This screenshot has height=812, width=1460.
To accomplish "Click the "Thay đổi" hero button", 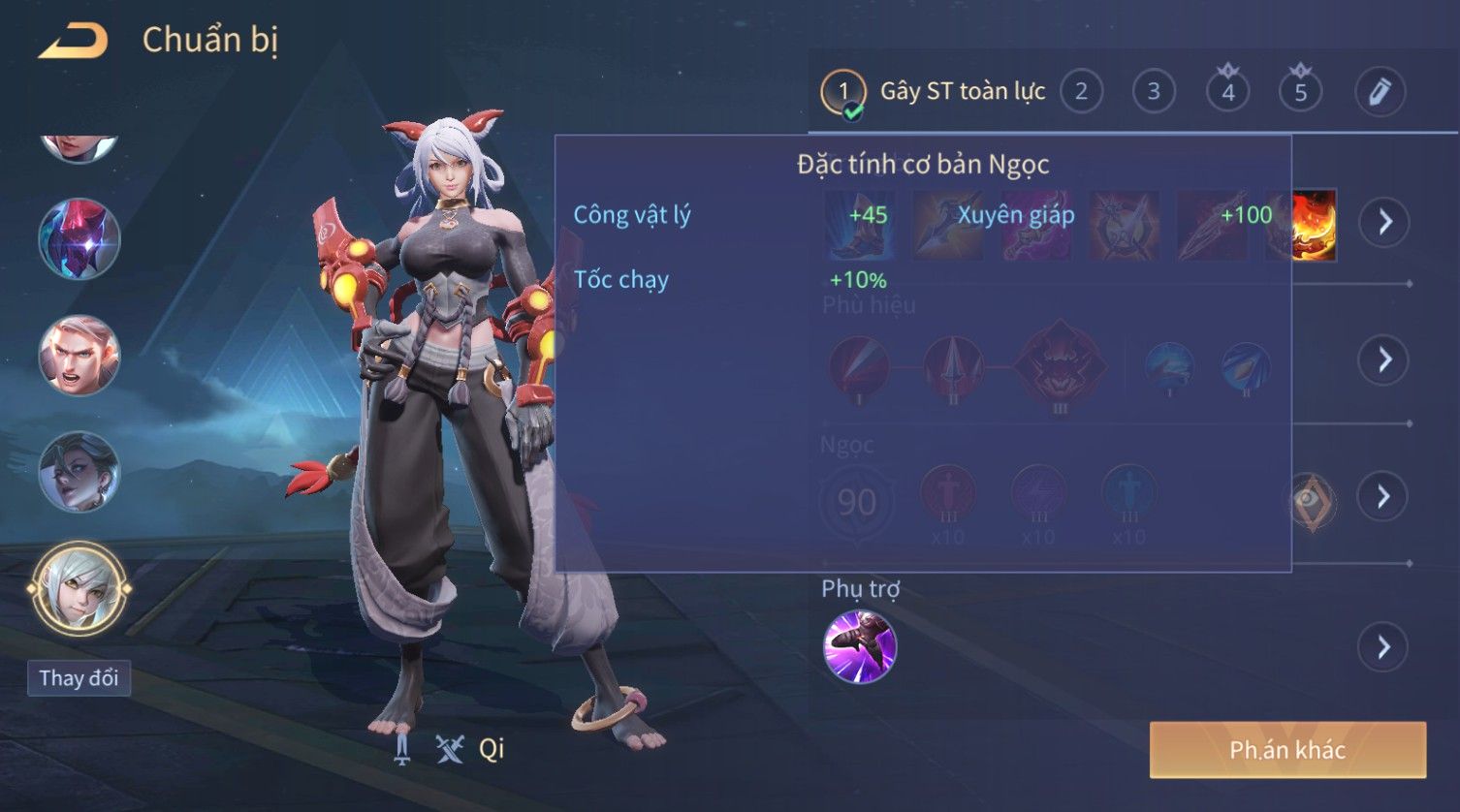I will coord(79,677).
